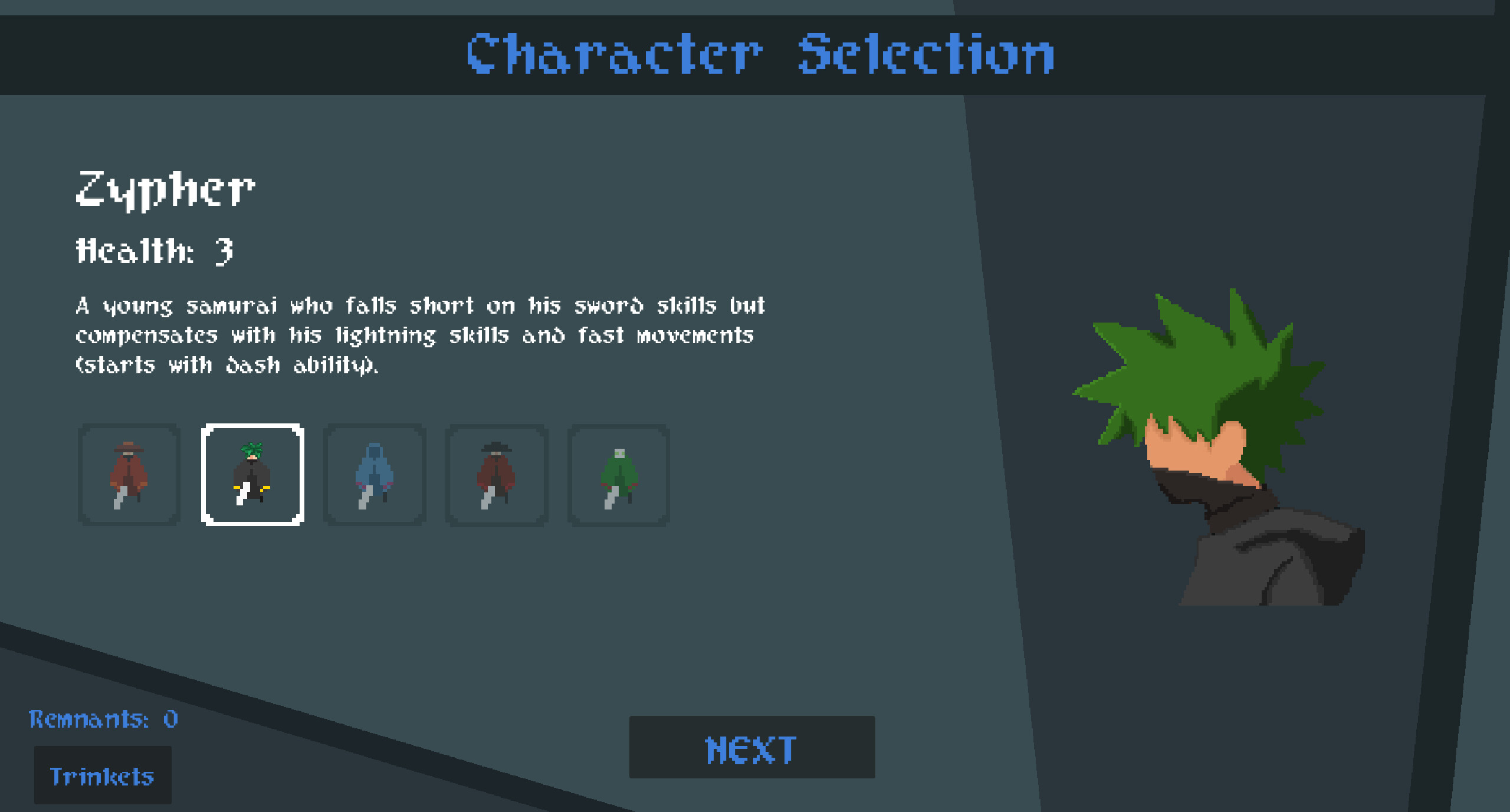Open the Trinkets panel
The width and height of the screenshot is (1510, 812).
(x=101, y=776)
